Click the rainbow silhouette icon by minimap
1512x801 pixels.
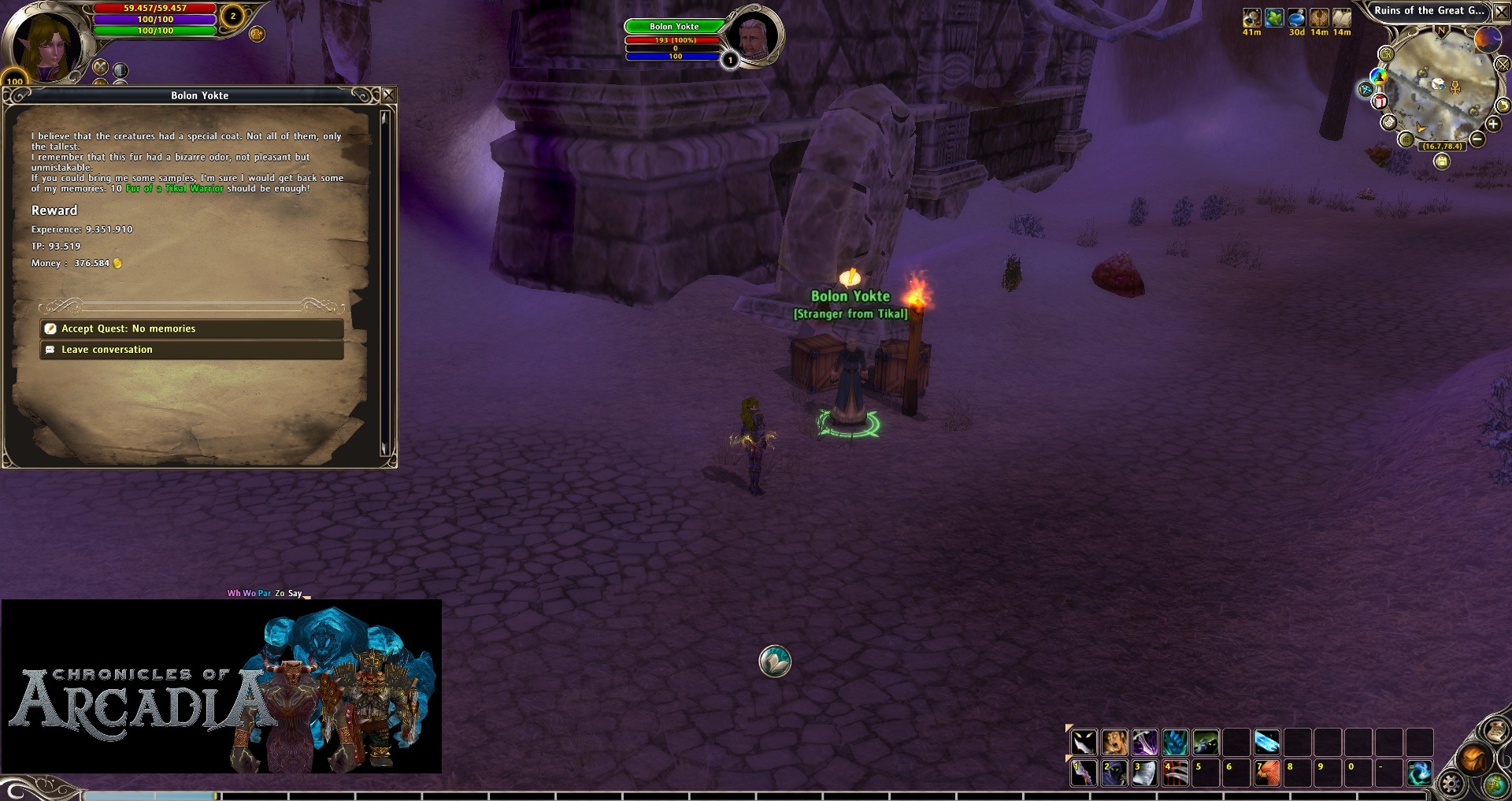coord(1378,76)
